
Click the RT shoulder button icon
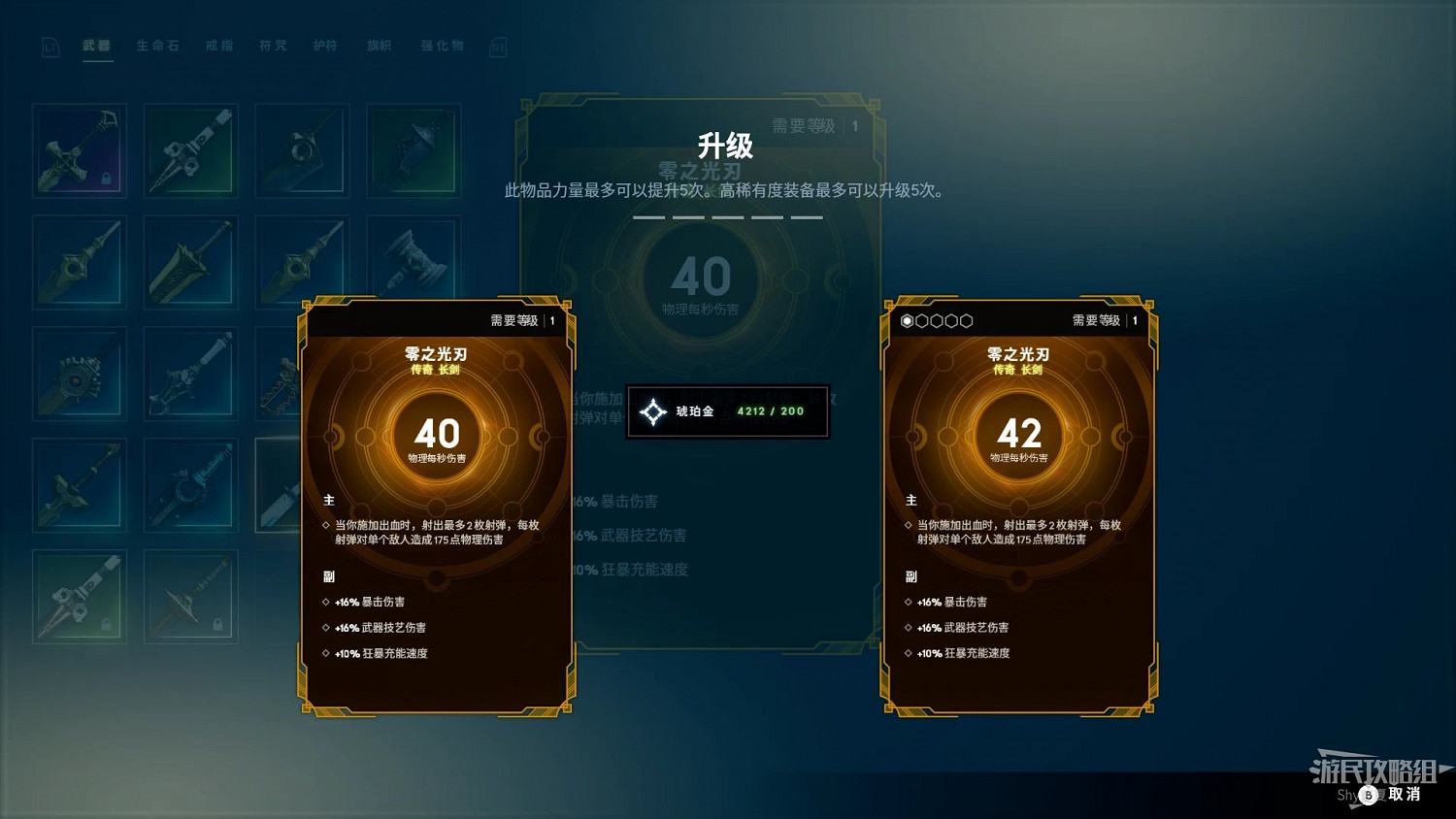click(498, 47)
